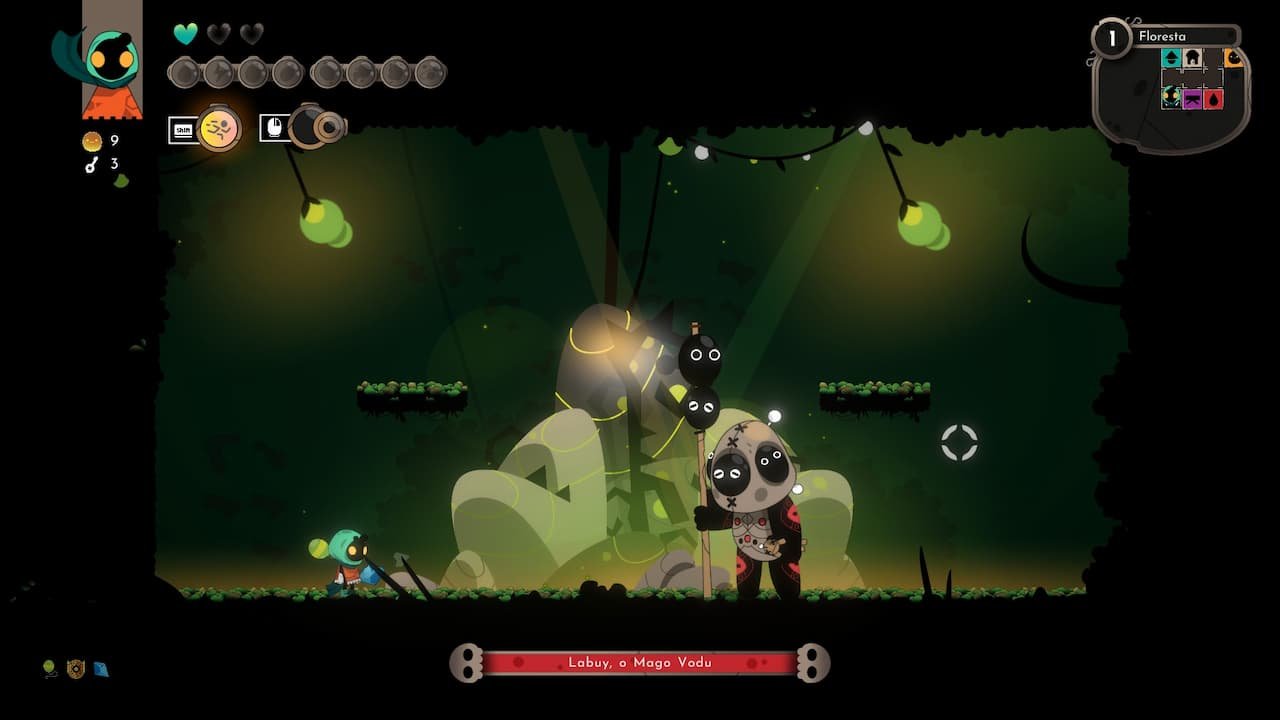The width and height of the screenshot is (1280, 720).
Task: Select the orange face room on minimap
Action: 1233,59
